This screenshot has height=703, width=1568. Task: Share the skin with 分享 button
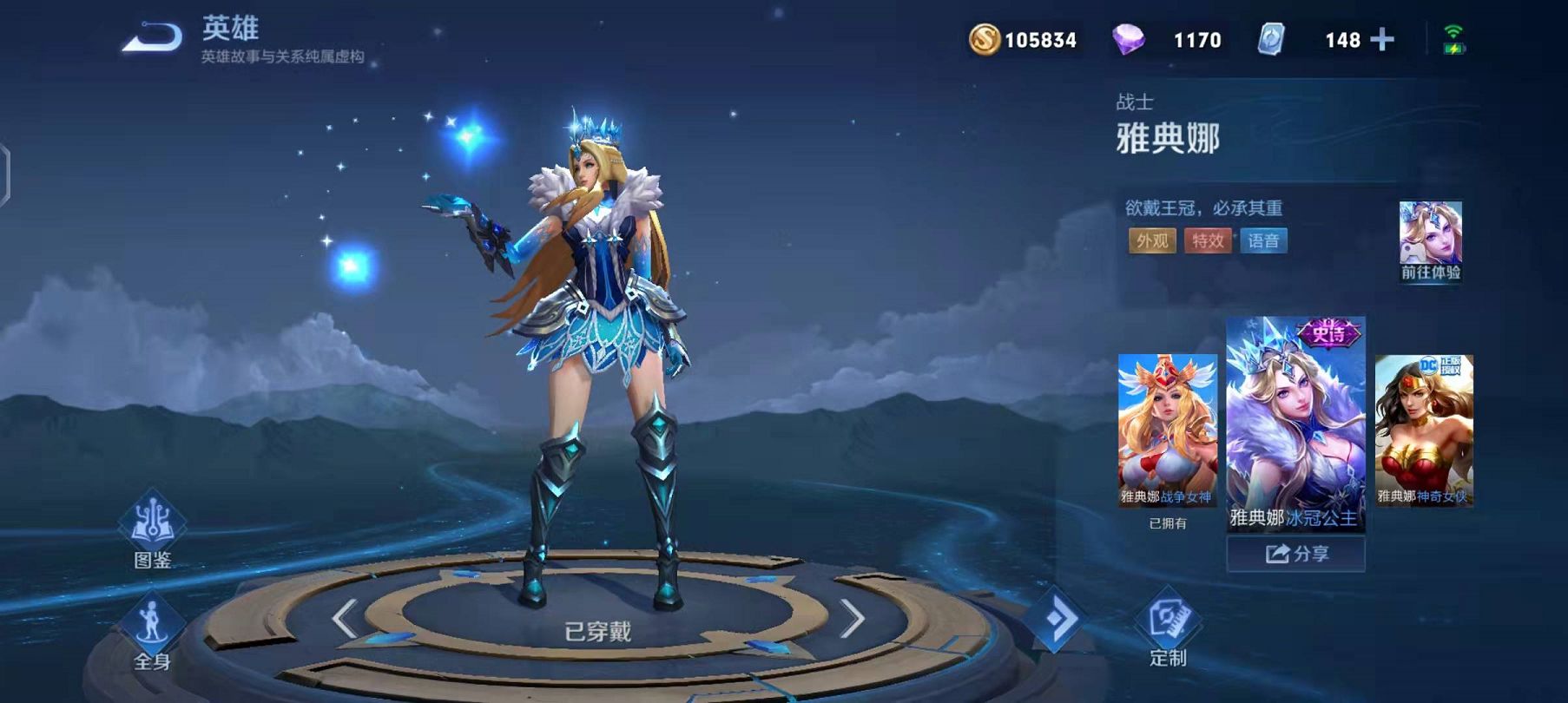[x=1295, y=554]
